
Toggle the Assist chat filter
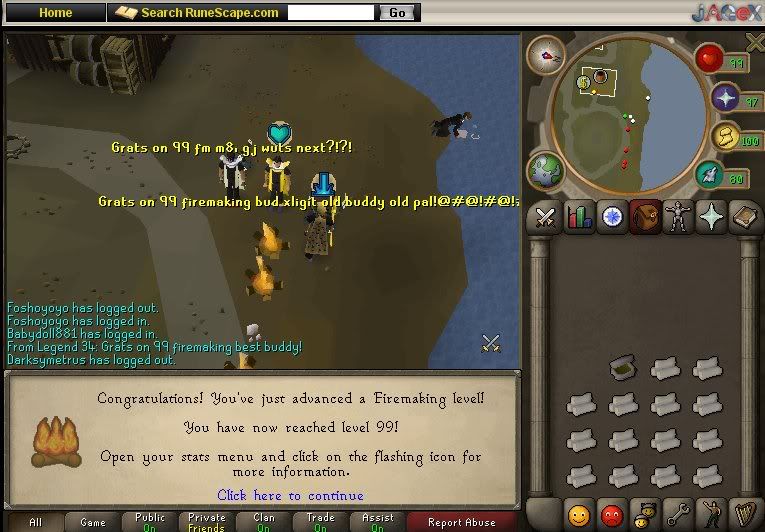pyautogui.click(x=378, y=522)
